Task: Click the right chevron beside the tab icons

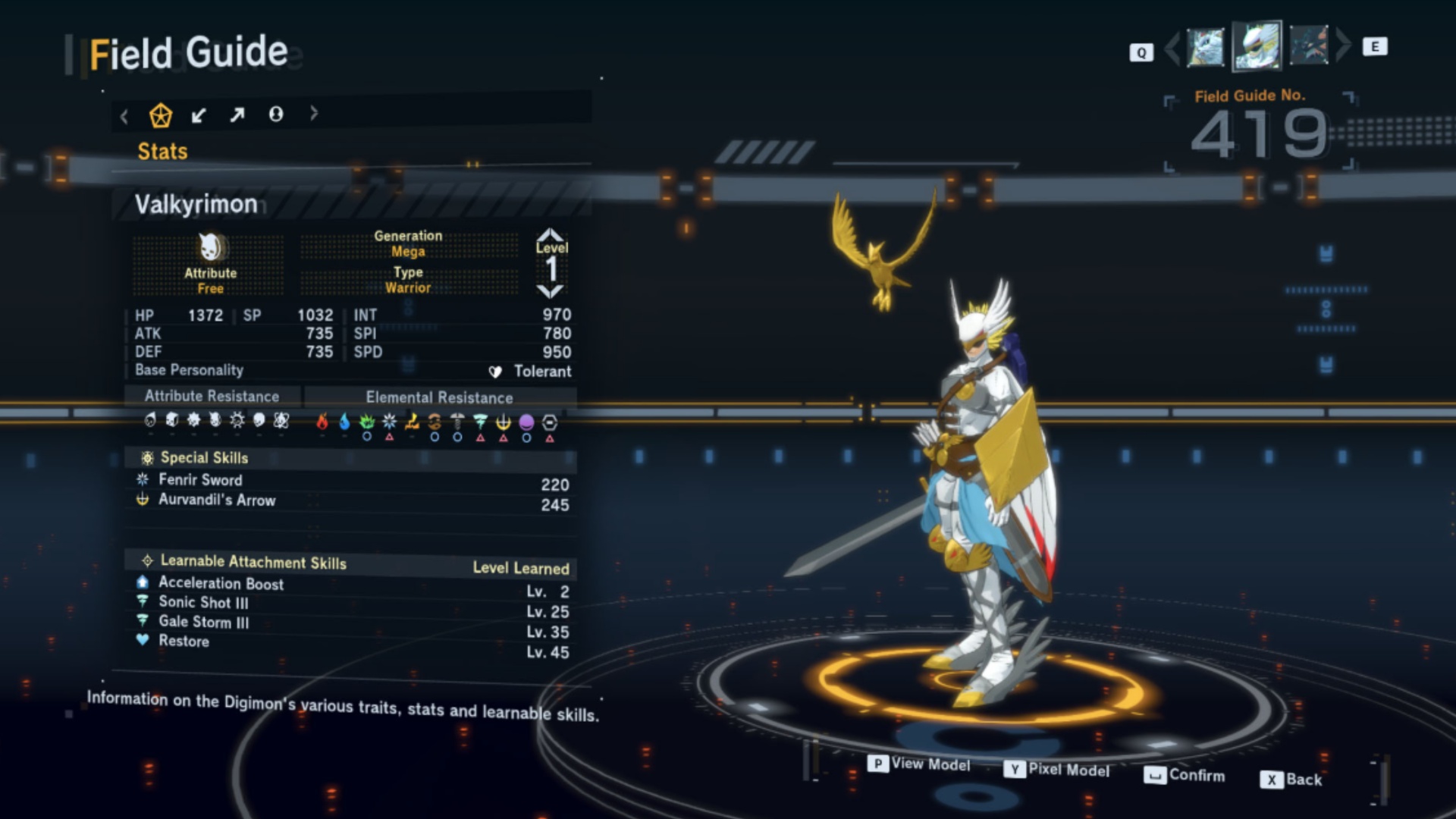Action: click(314, 113)
